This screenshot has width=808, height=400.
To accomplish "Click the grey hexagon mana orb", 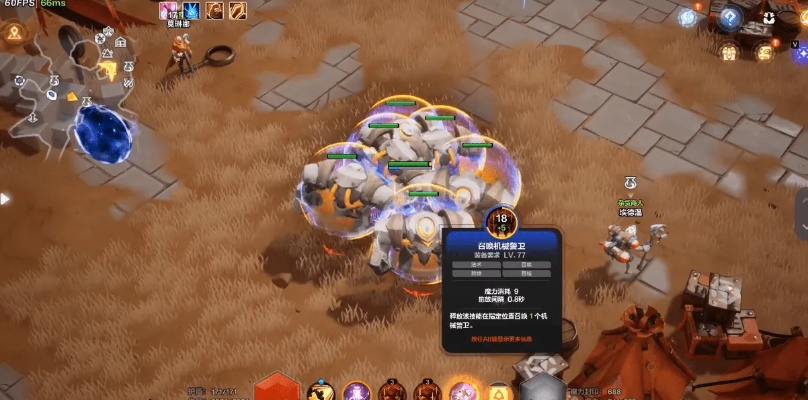I will click(x=540, y=387).
